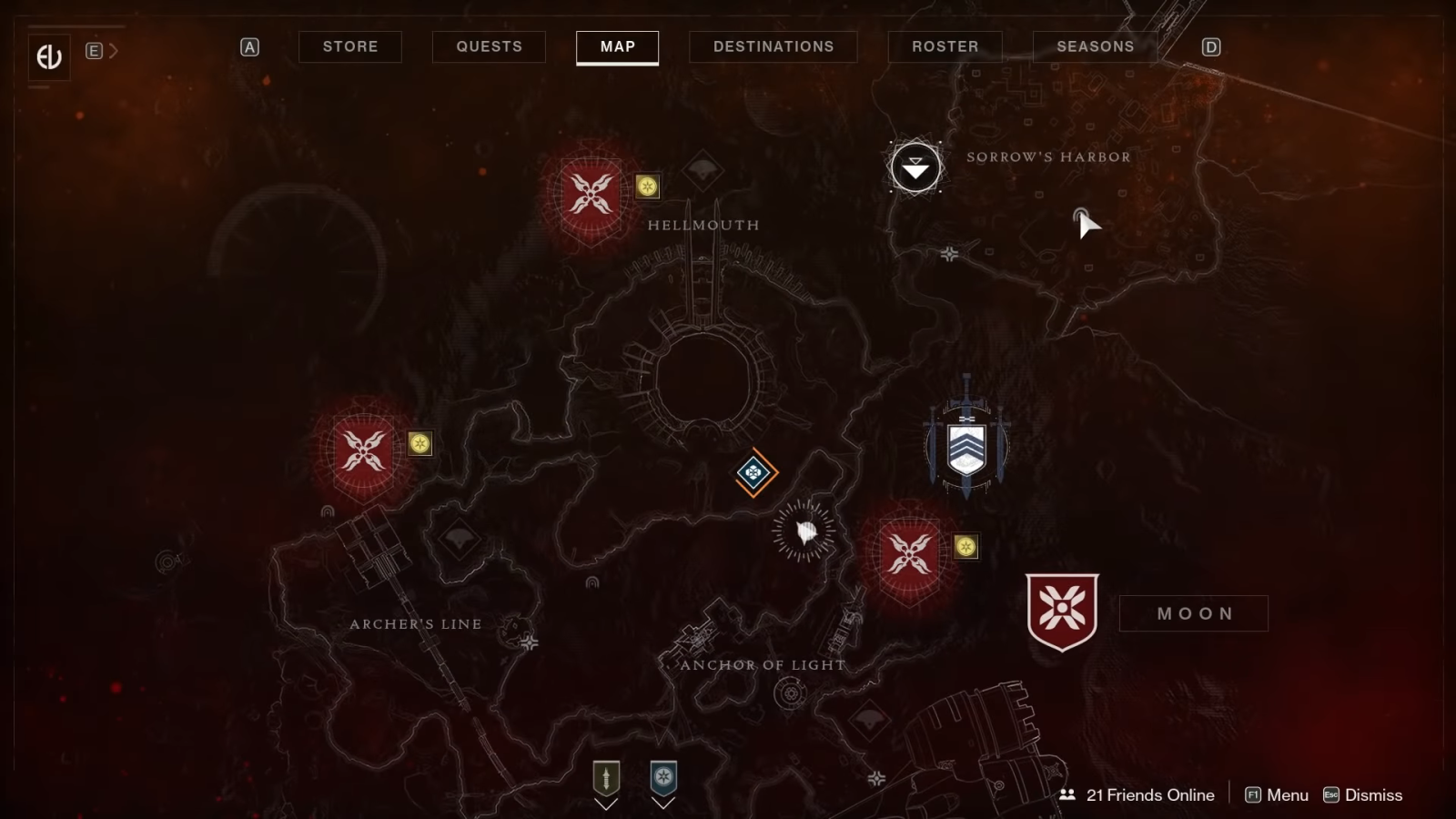Show the 21 Friends Online list
This screenshot has height=819, width=1456.
1137,795
